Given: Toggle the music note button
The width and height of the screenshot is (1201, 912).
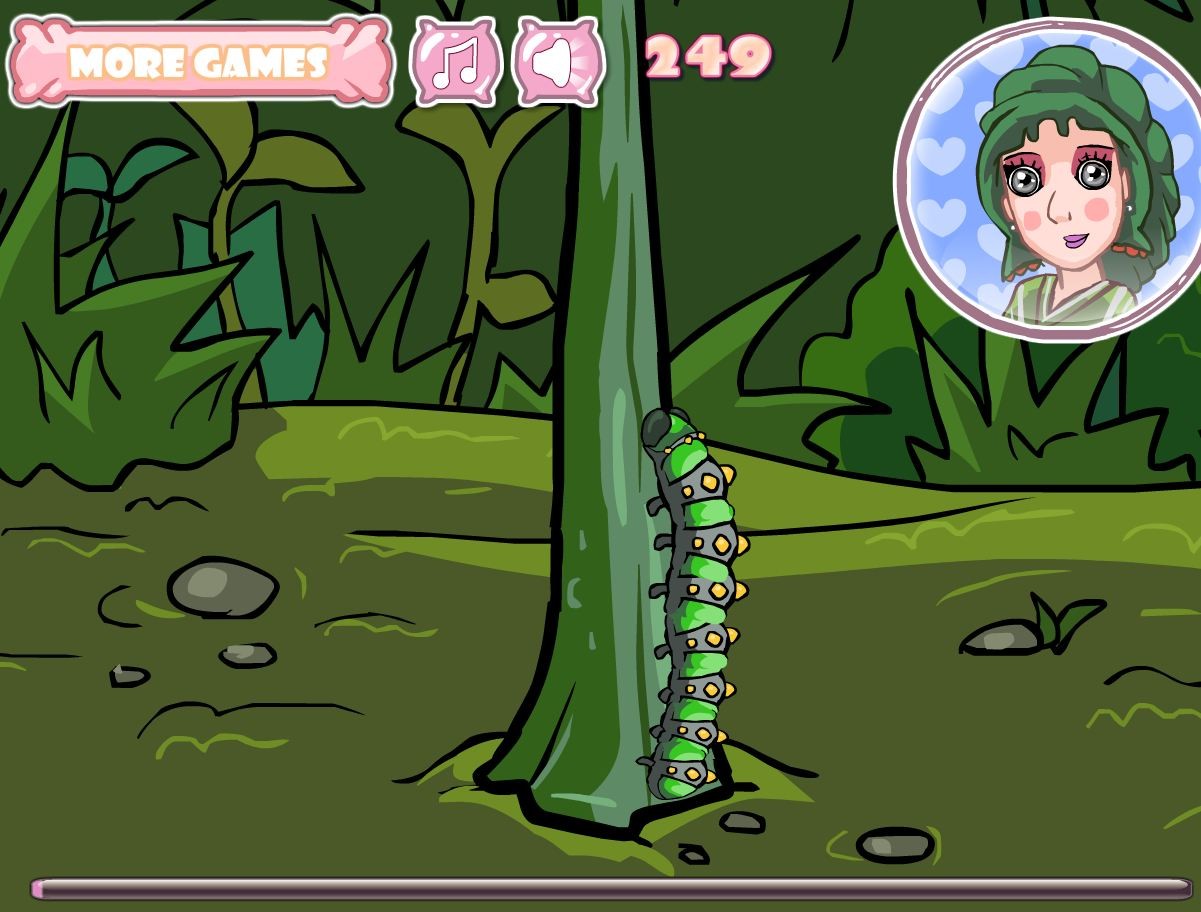Looking at the screenshot, I should click(456, 61).
